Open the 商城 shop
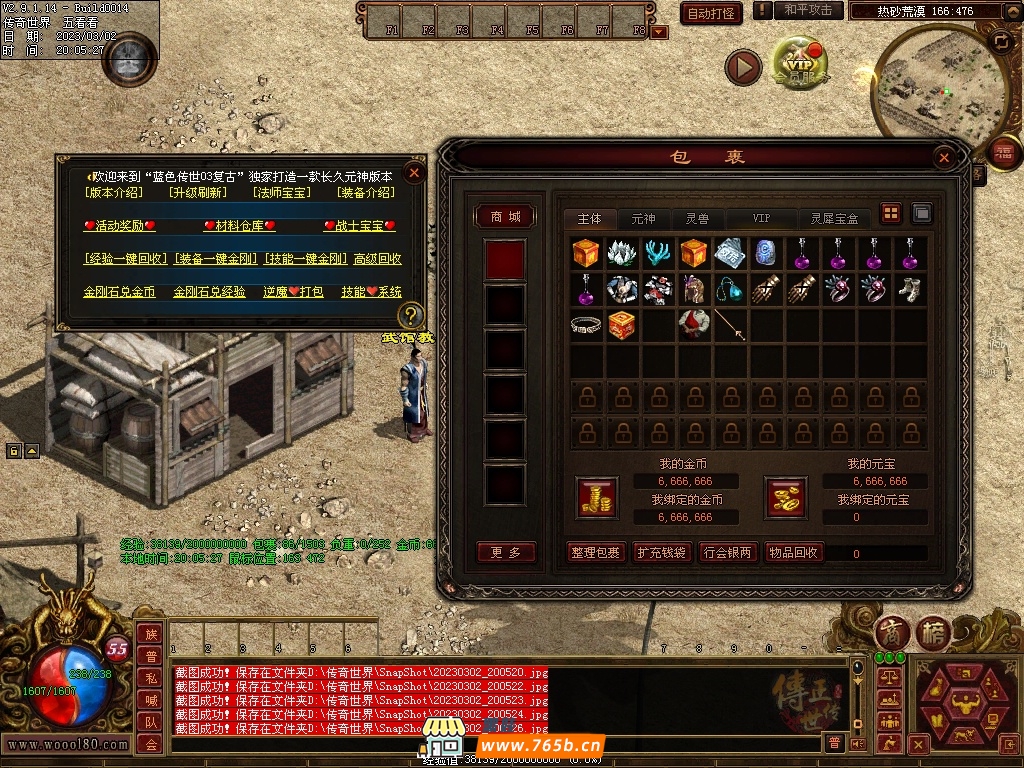 (x=505, y=216)
